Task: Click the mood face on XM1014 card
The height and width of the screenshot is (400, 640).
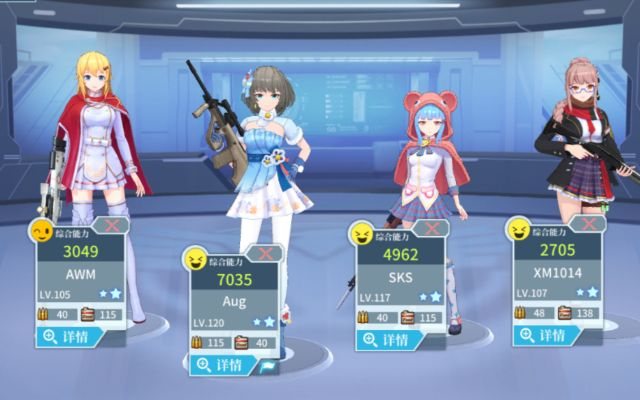Action: 518,231
